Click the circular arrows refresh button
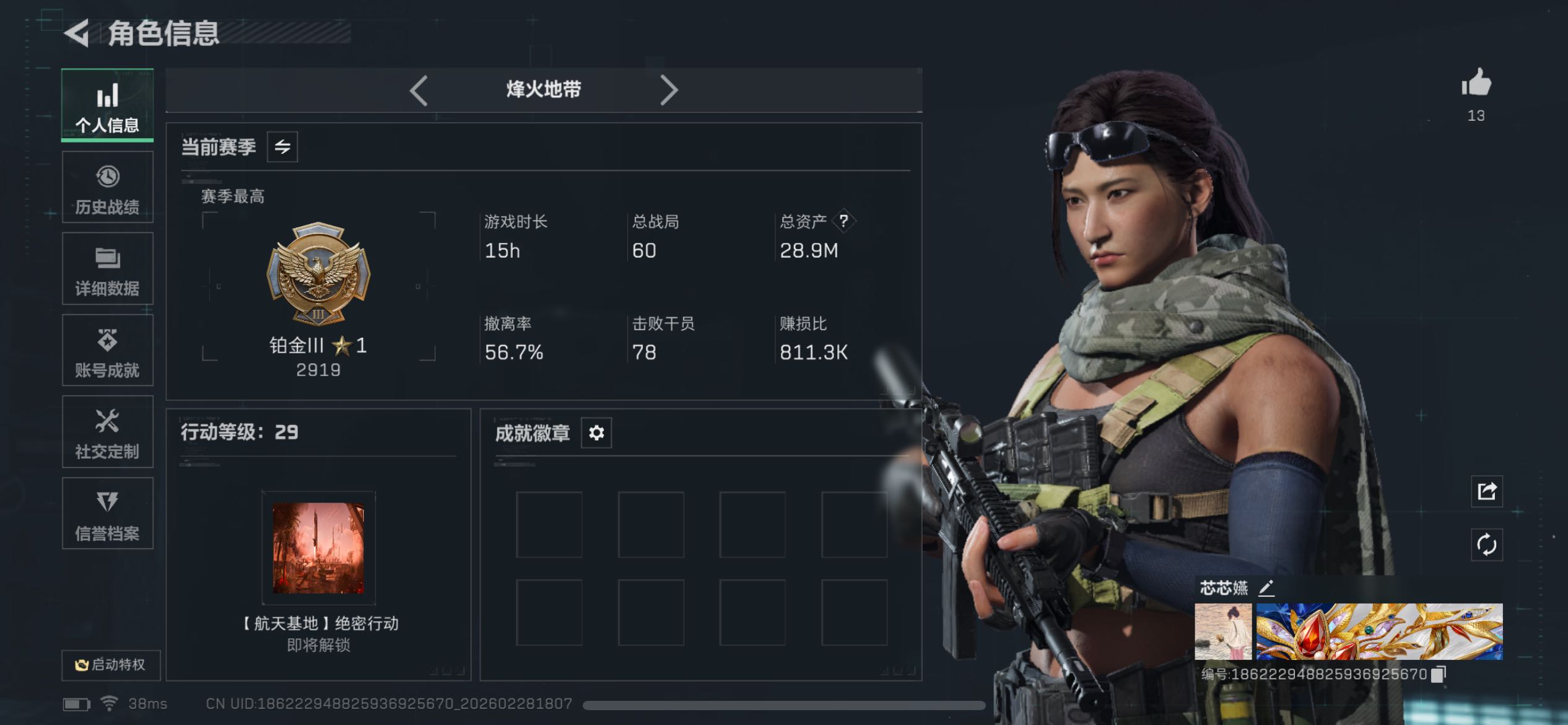1568x725 pixels. [1486, 545]
